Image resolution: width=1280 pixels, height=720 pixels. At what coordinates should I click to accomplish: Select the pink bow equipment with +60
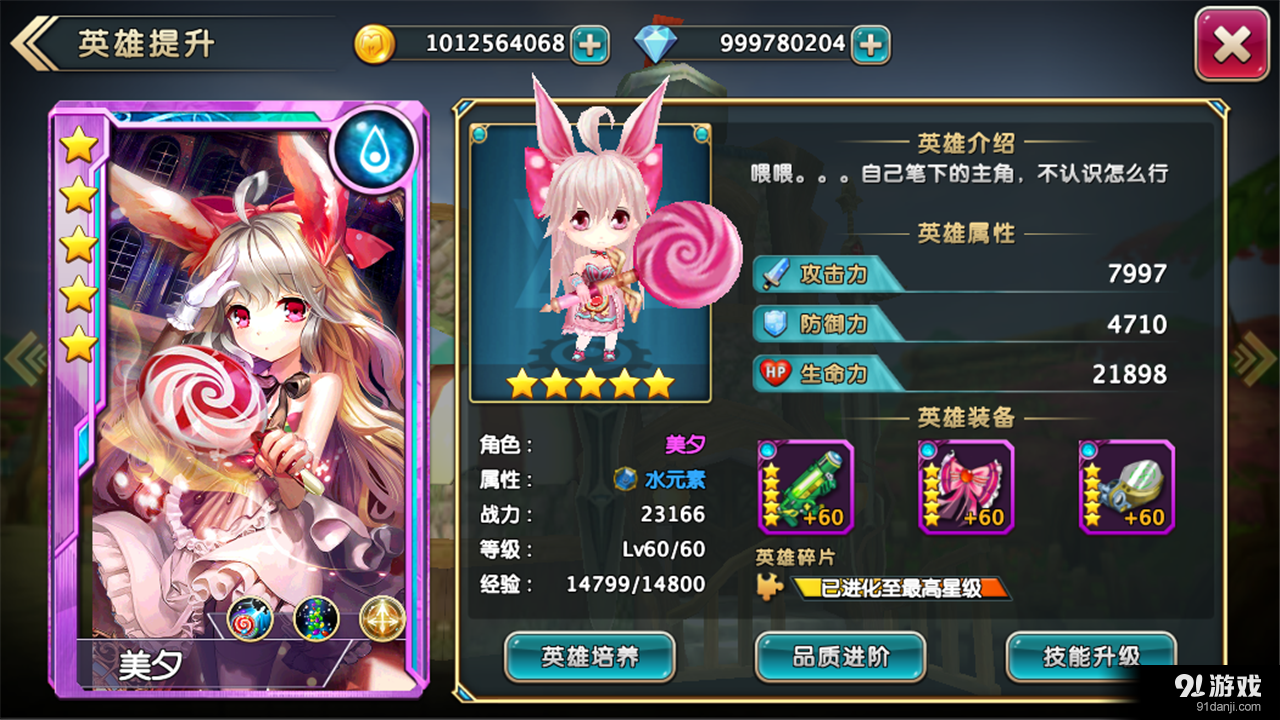[x=965, y=487]
